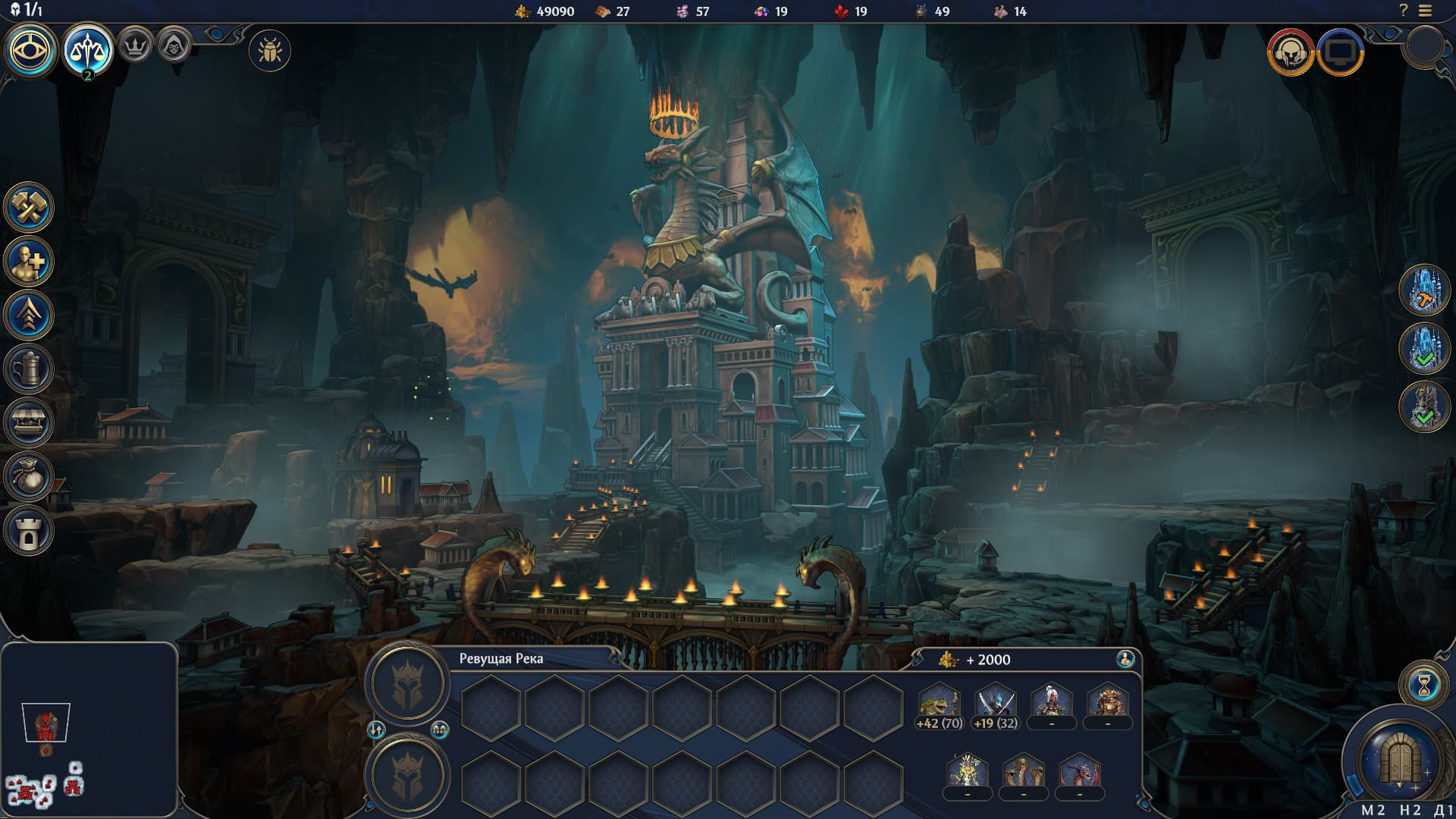Select the lizard creature with +42 growth
The image size is (1456, 819).
click(939, 703)
